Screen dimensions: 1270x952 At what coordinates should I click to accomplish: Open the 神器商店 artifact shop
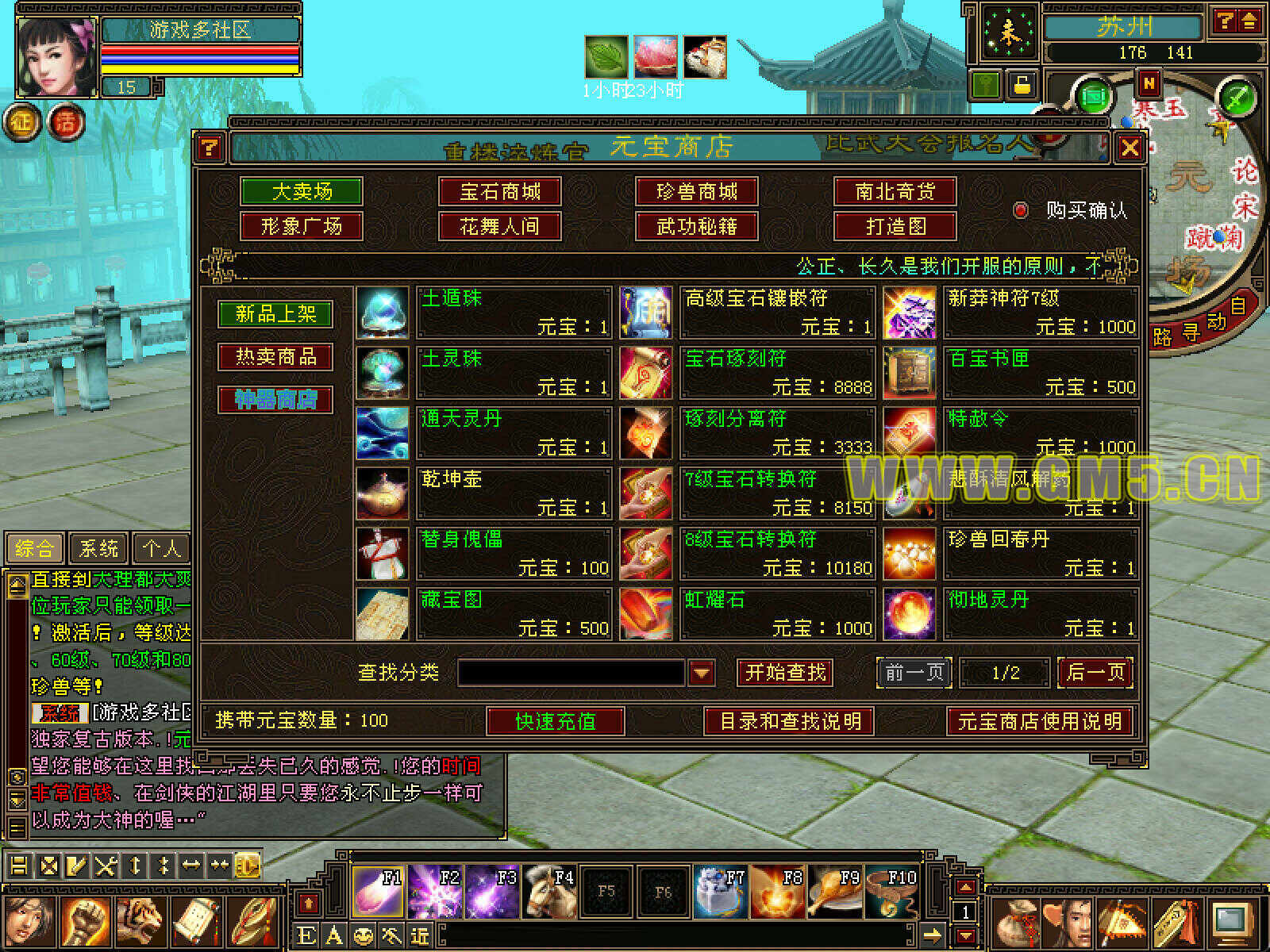coord(275,399)
